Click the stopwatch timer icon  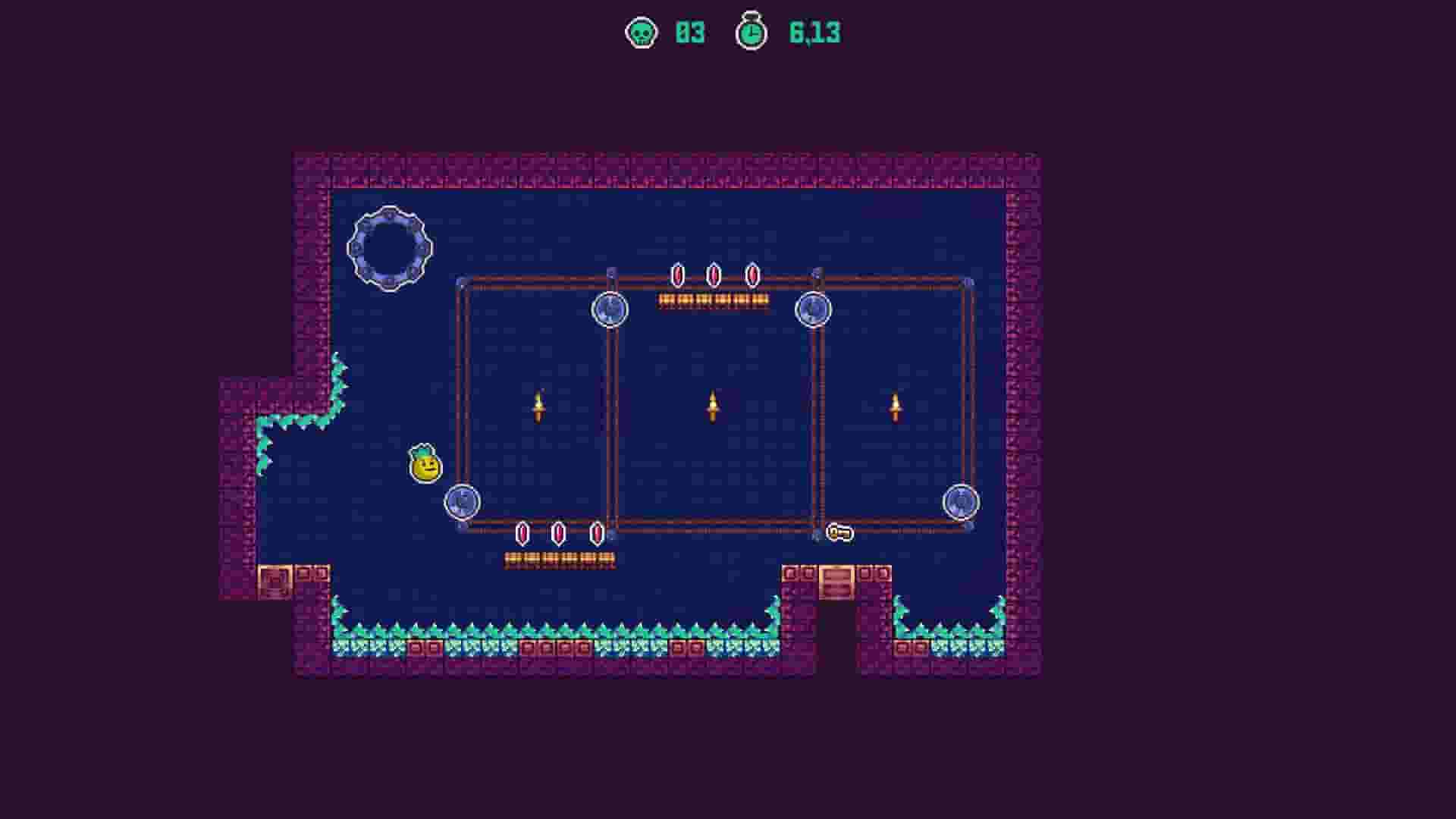pos(750,33)
